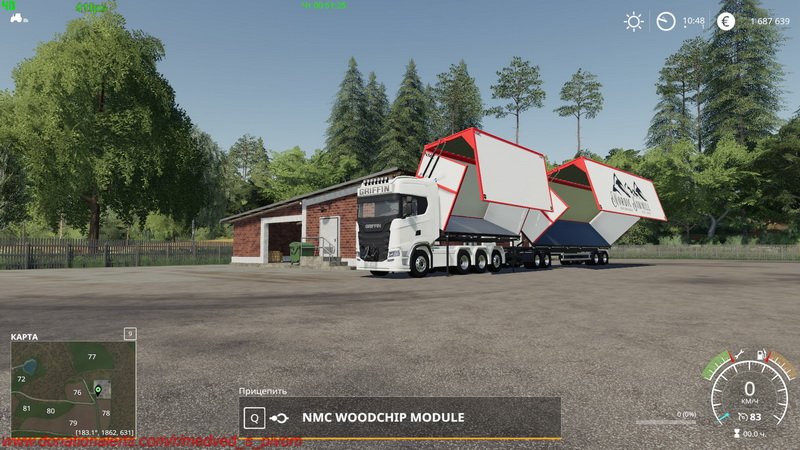Click the clock icon beside the time
Viewport: 800px width, 450px height.
[666, 21]
